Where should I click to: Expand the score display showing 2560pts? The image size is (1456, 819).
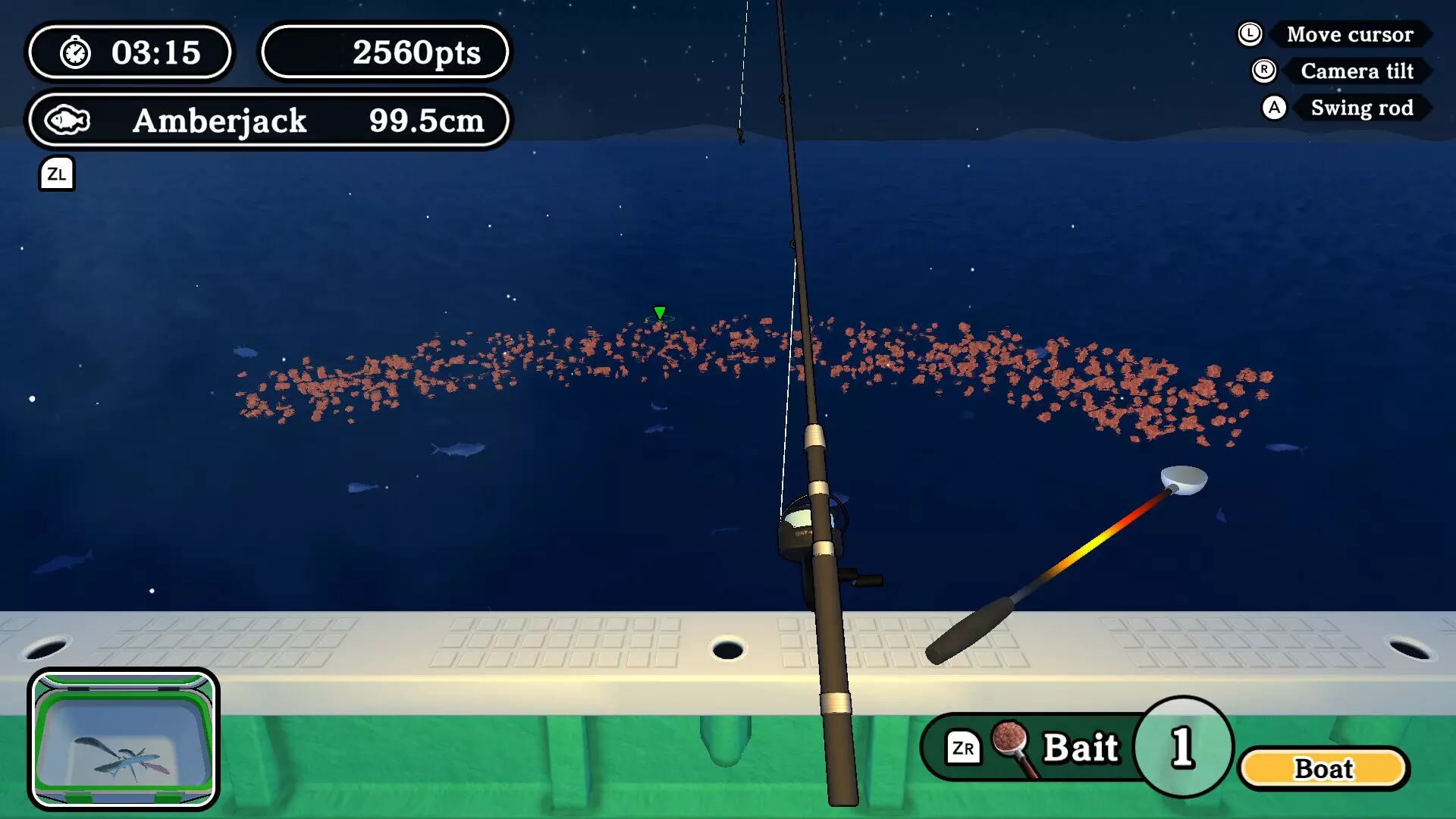(386, 52)
